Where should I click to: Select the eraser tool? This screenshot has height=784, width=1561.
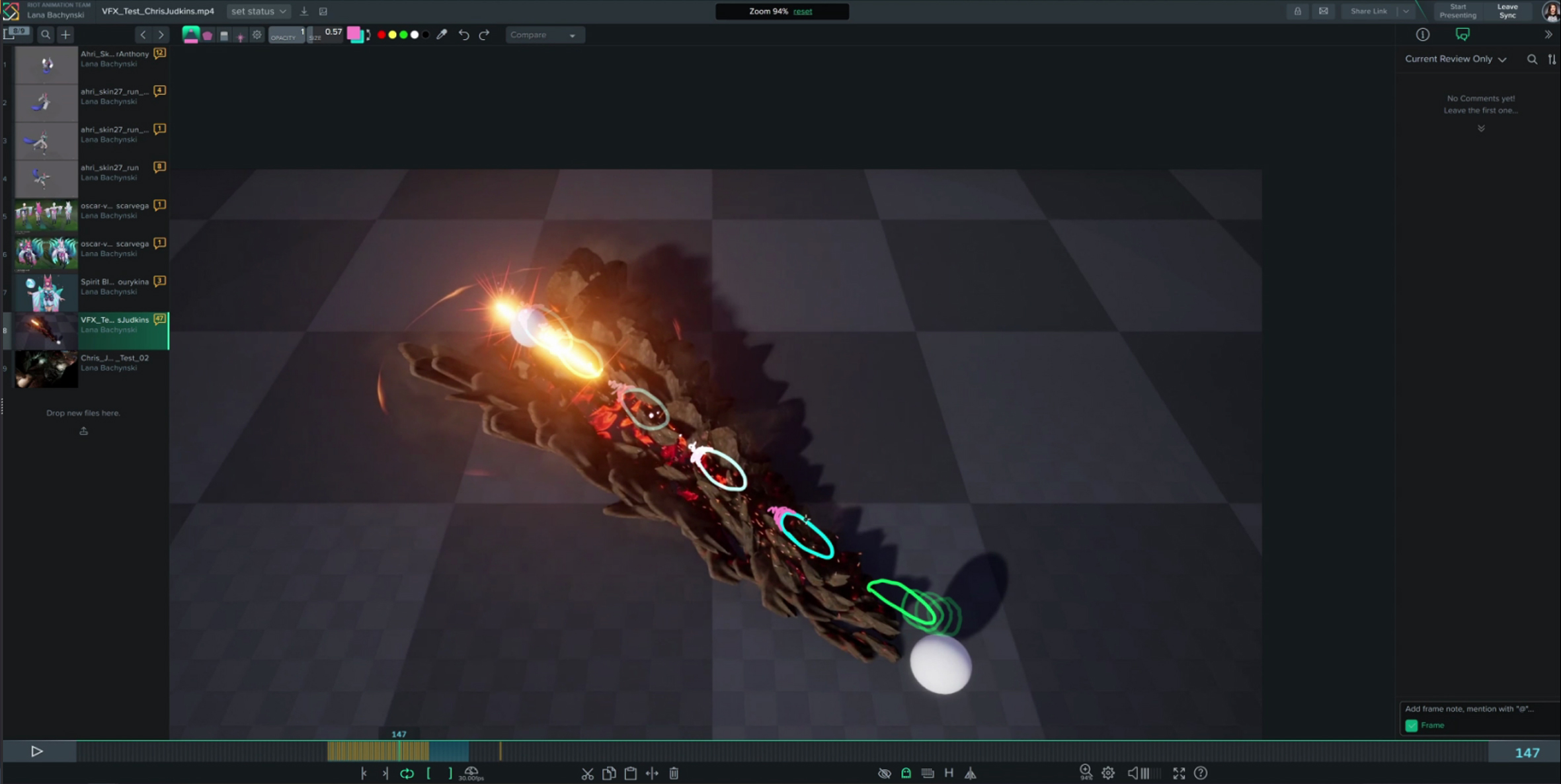(x=223, y=34)
